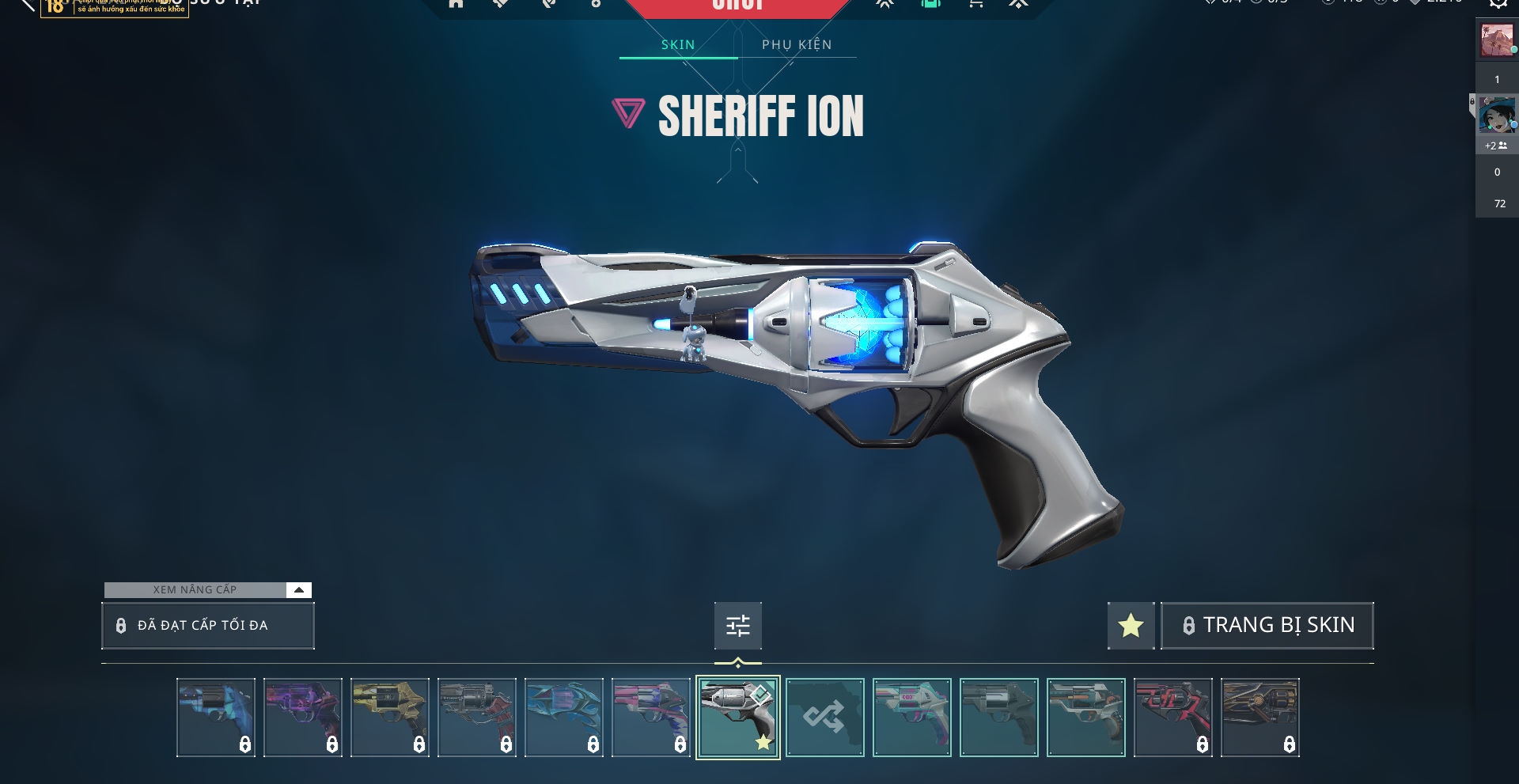Toggle the favorite star button
The height and width of the screenshot is (784, 1519).
tap(1131, 626)
